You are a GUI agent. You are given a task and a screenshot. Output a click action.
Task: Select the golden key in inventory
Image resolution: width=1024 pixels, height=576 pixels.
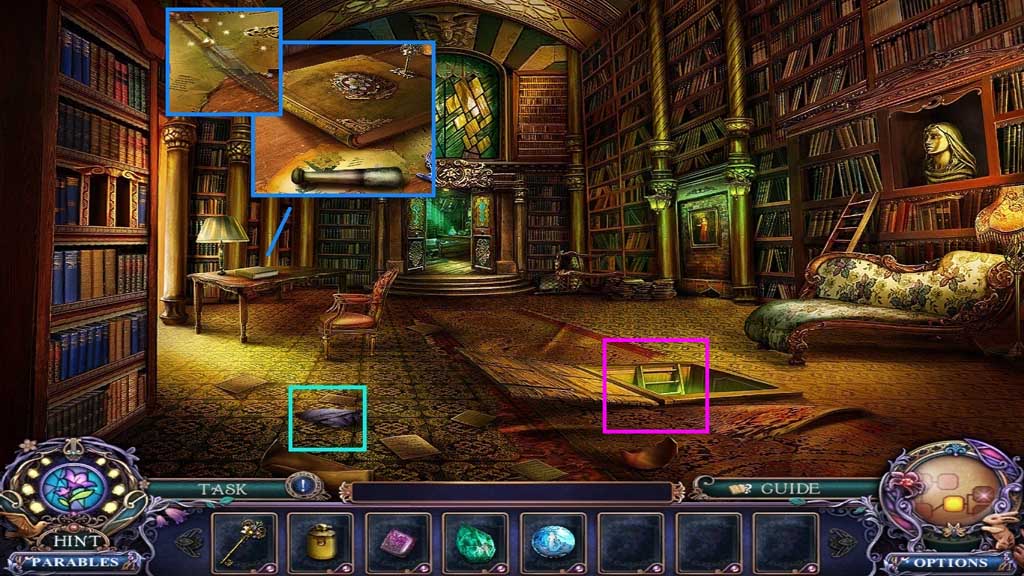pyautogui.click(x=244, y=542)
